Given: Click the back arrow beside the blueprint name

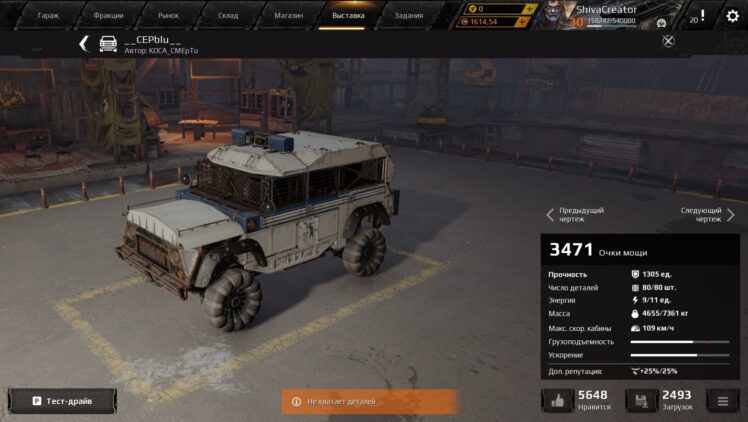Looking at the screenshot, I should [84, 43].
